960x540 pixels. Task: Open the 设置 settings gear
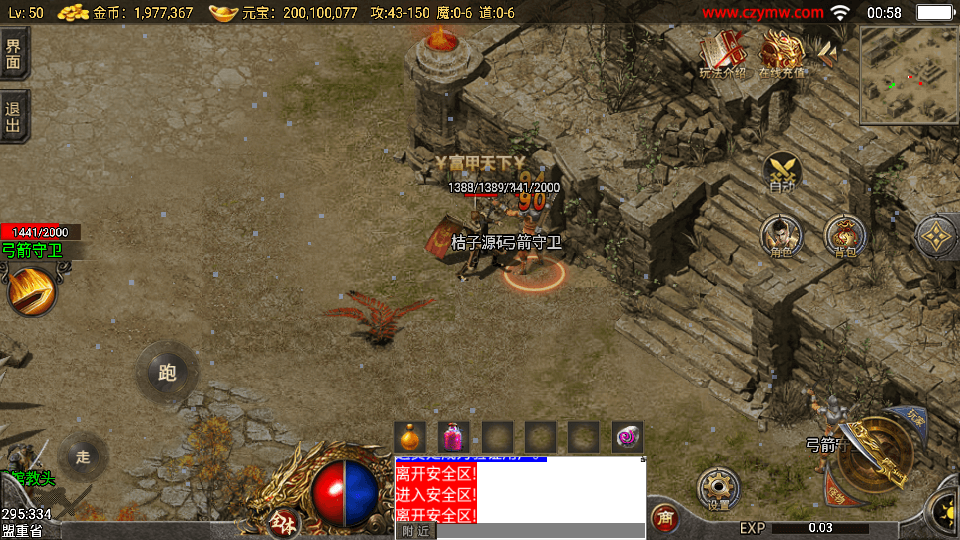click(718, 489)
